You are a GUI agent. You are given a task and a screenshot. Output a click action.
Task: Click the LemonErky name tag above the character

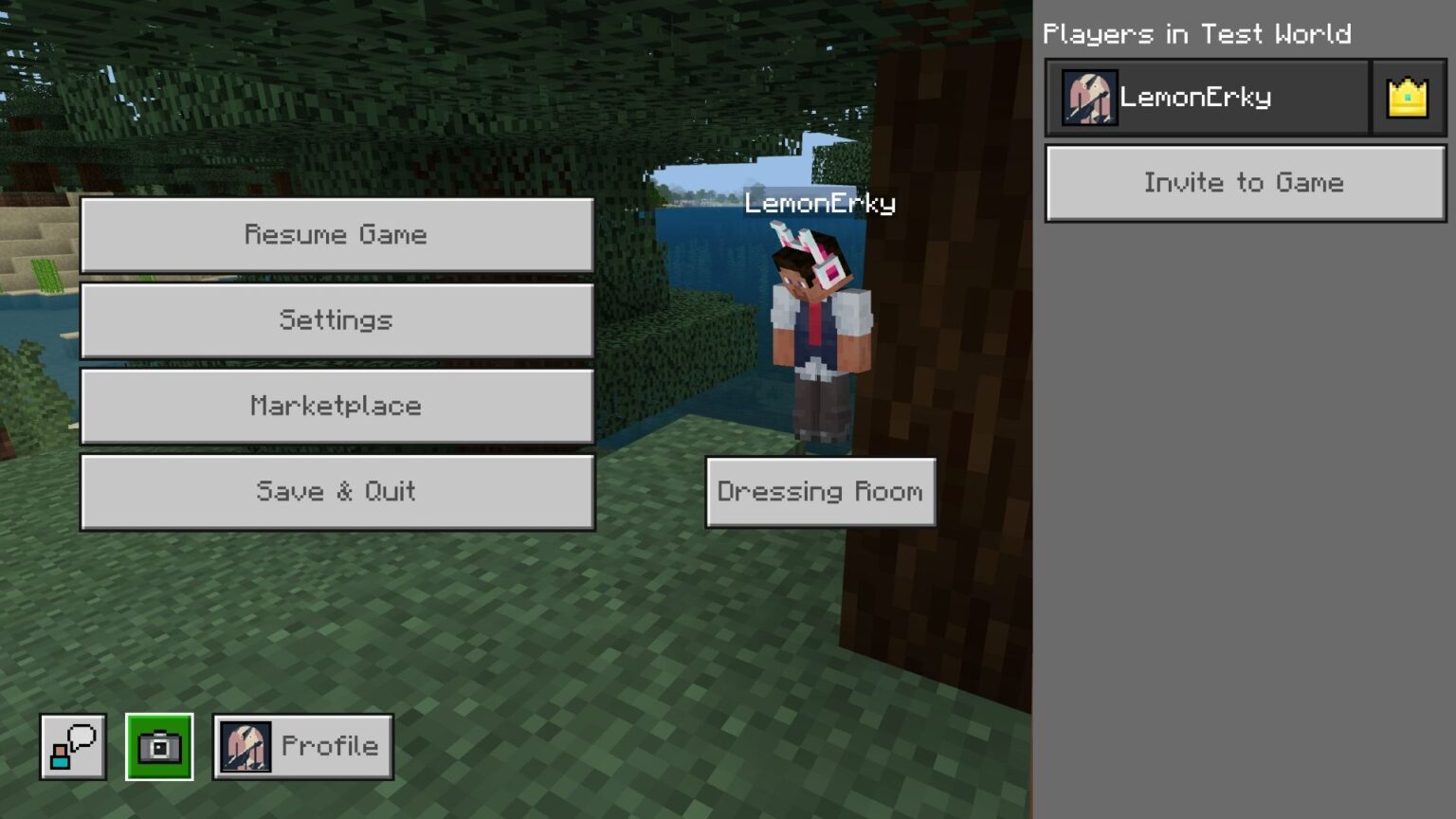coord(819,204)
